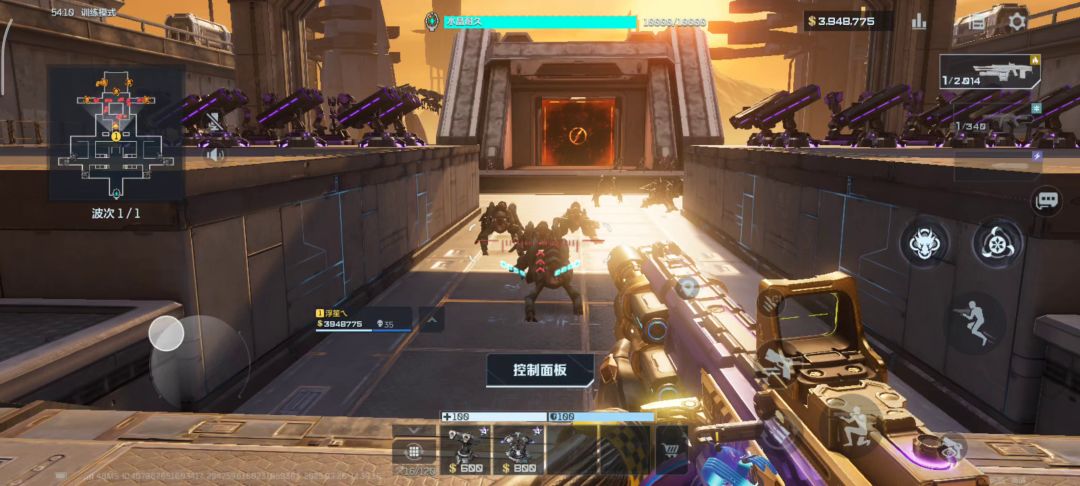Tap the virtual movement joystick
The height and width of the screenshot is (486, 1080).
(167, 334)
